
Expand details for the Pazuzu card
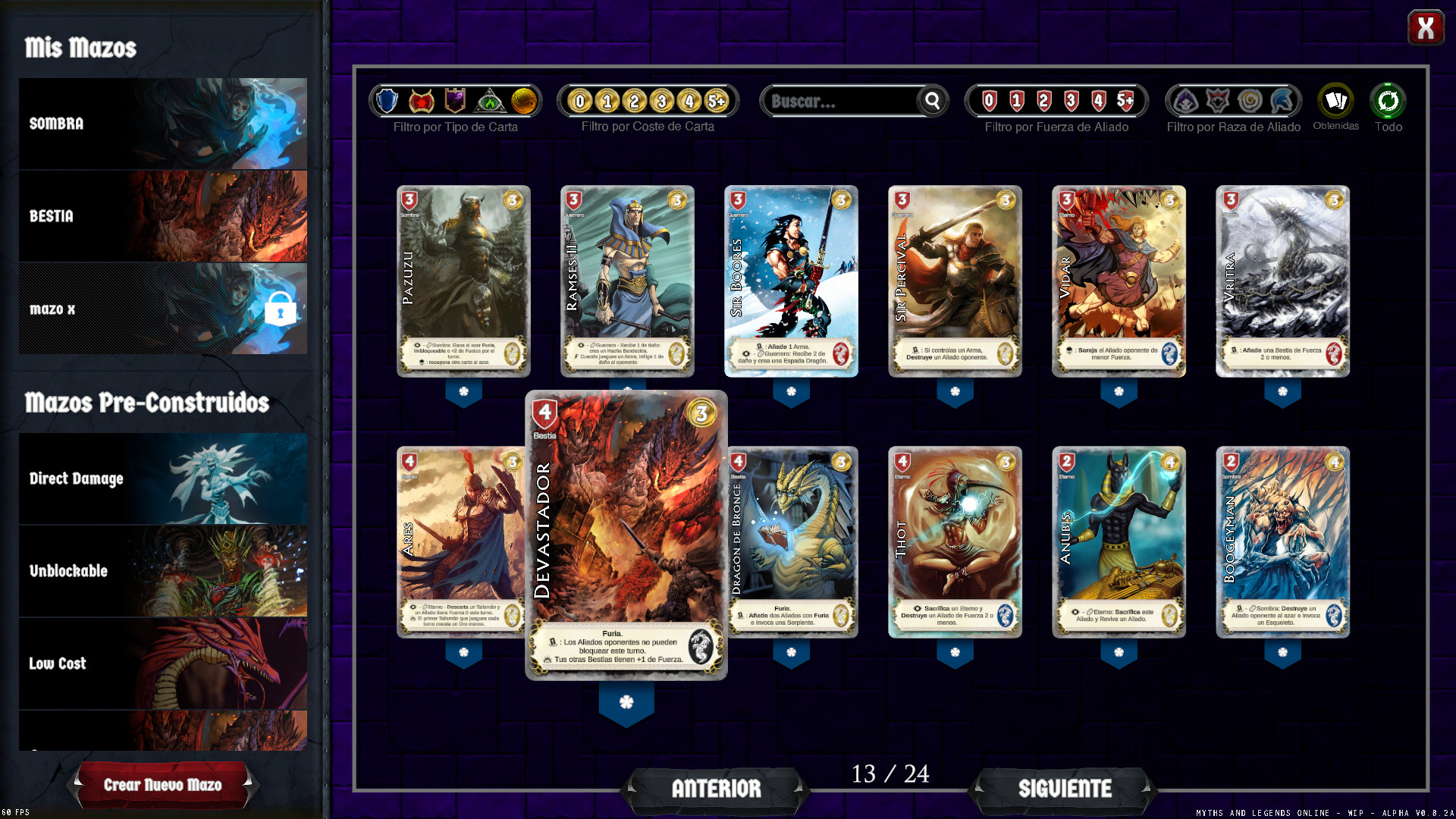coord(463,391)
